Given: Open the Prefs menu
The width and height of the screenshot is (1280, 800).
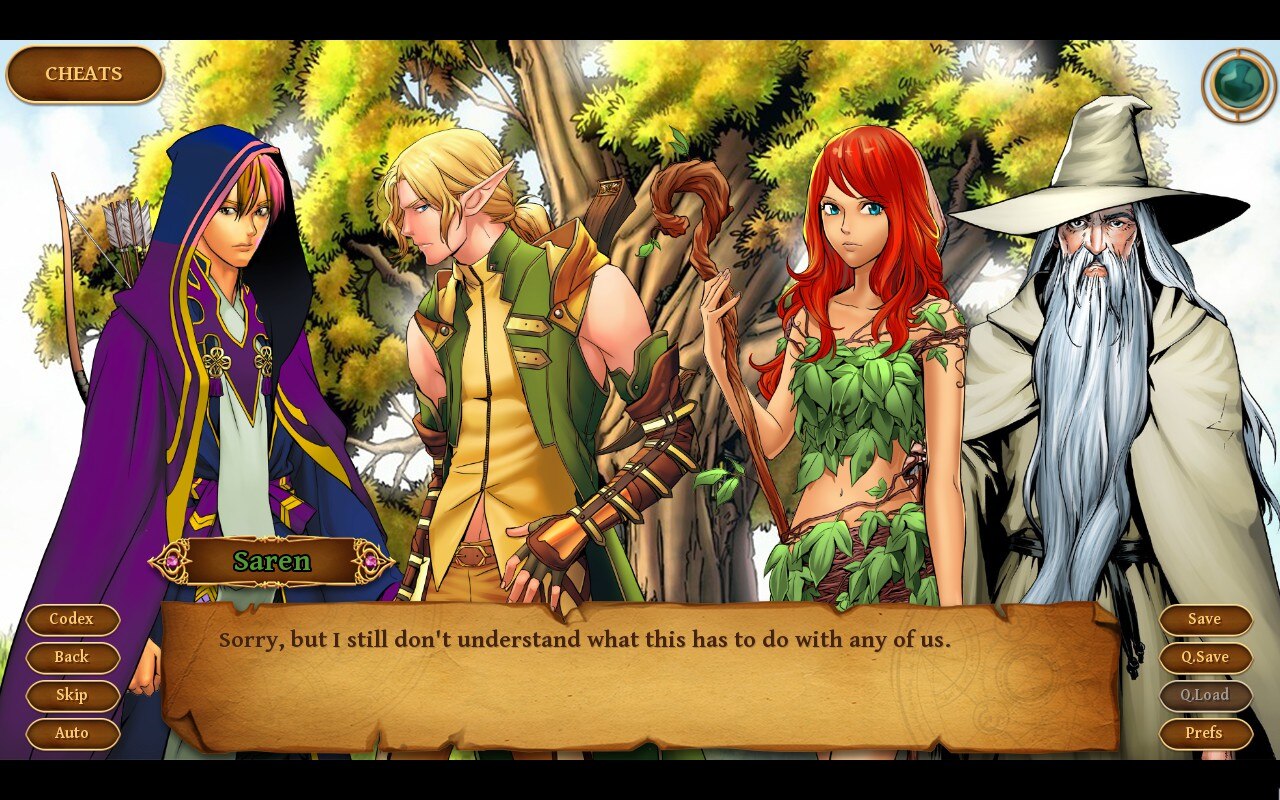Looking at the screenshot, I should [x=1205, y=733].
